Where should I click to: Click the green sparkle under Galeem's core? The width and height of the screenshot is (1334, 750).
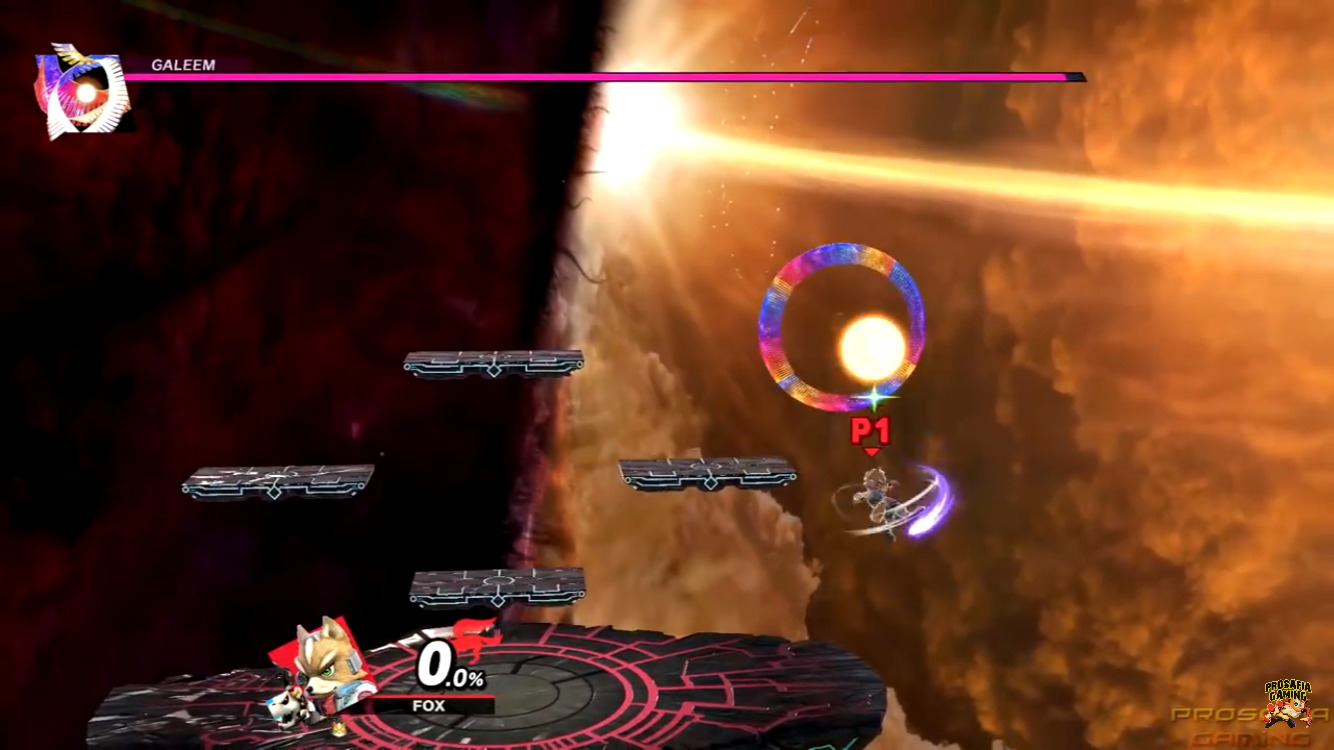(877, 398)
